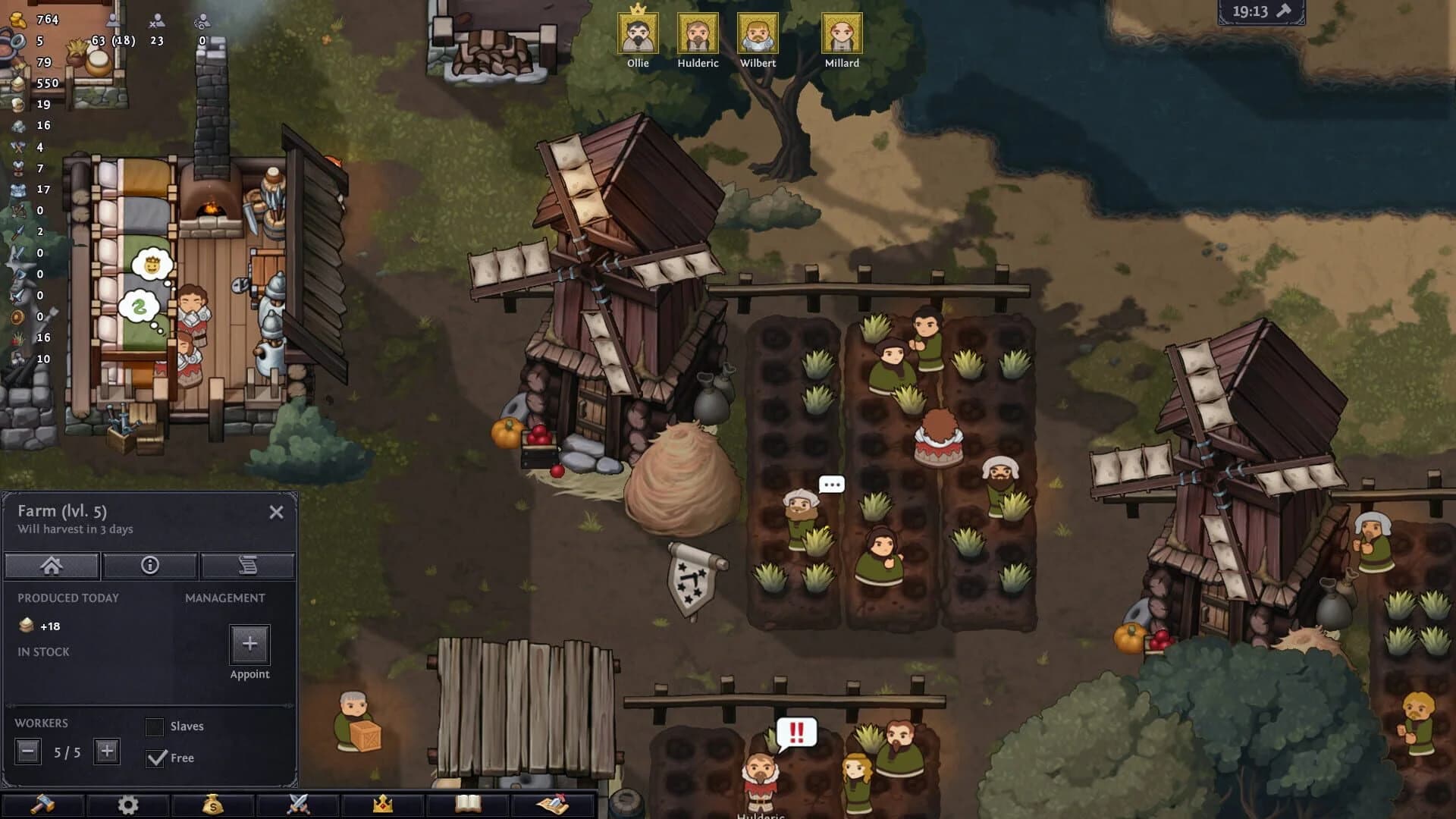Switch to the info tab of the Farm panel

click(149, 564)
